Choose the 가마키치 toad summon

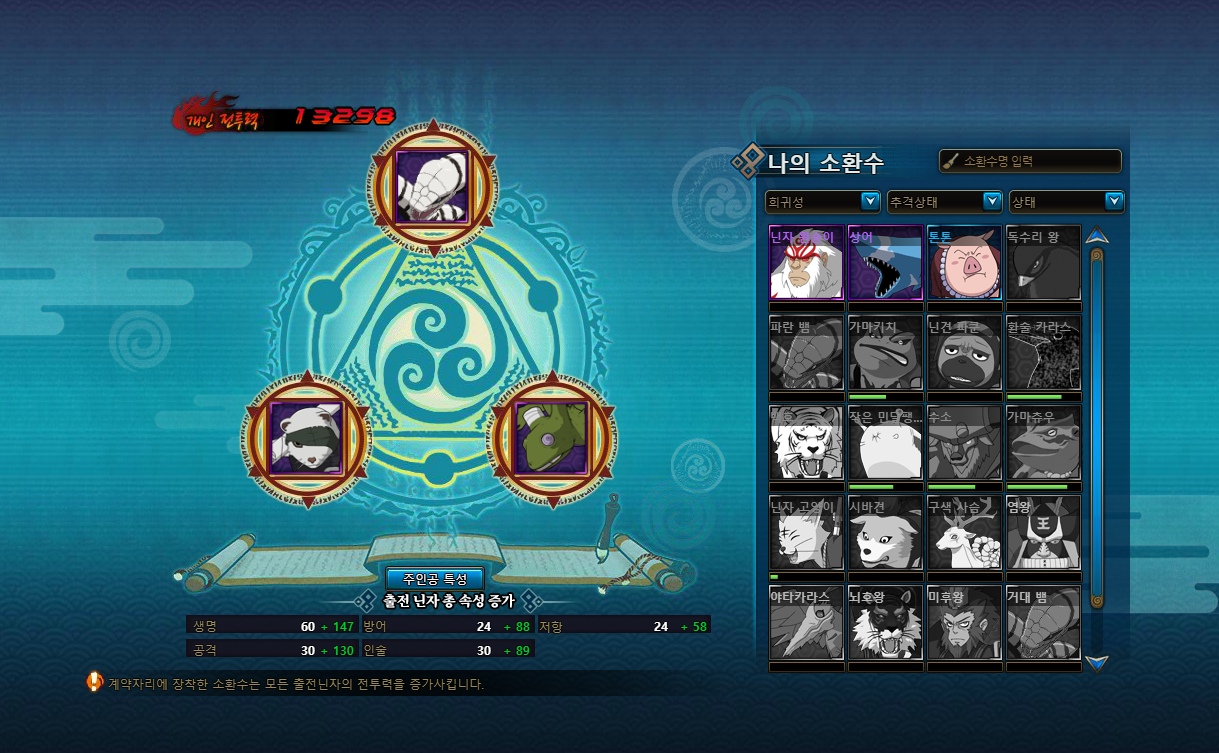[x=885, y=354]
